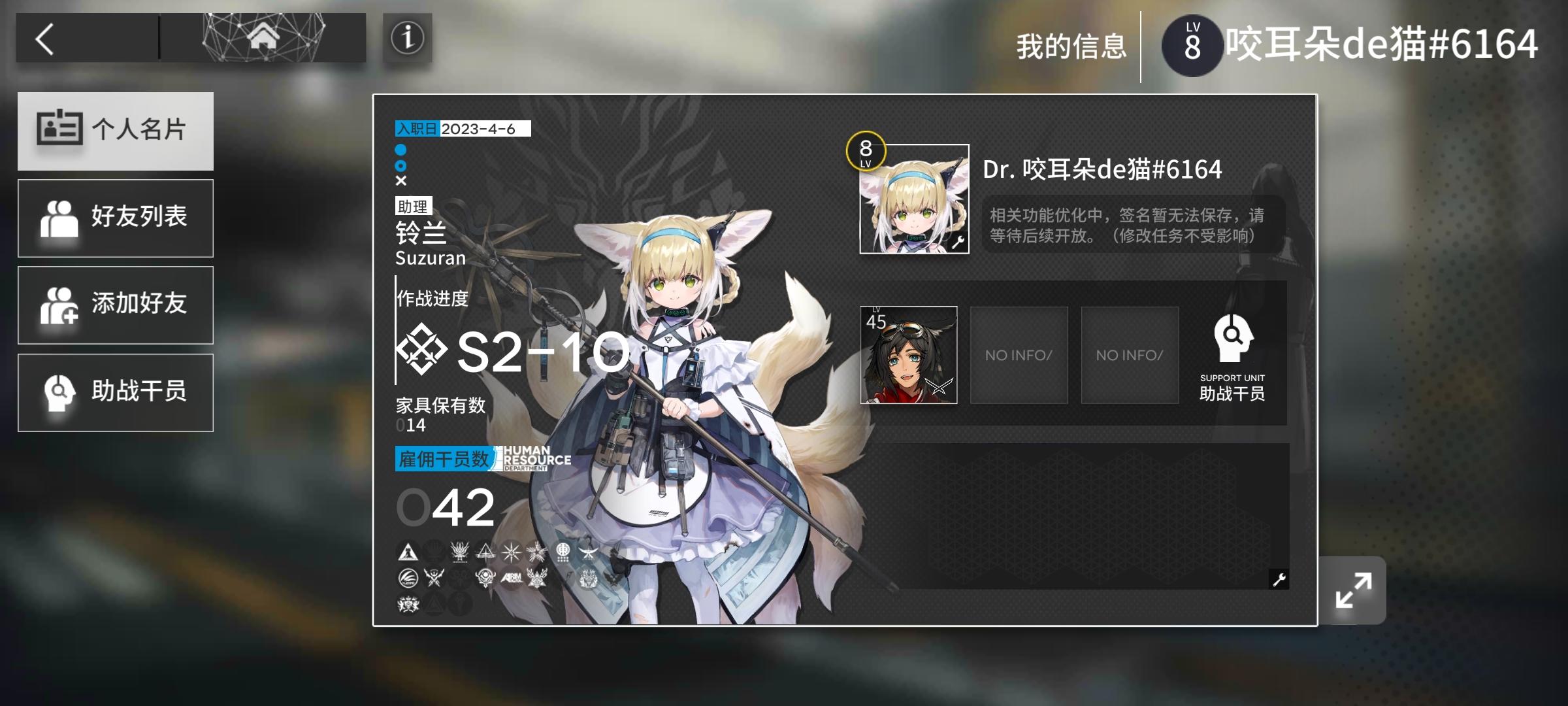Go back with the arrow button
The image size is (1568, 706).
44,38
